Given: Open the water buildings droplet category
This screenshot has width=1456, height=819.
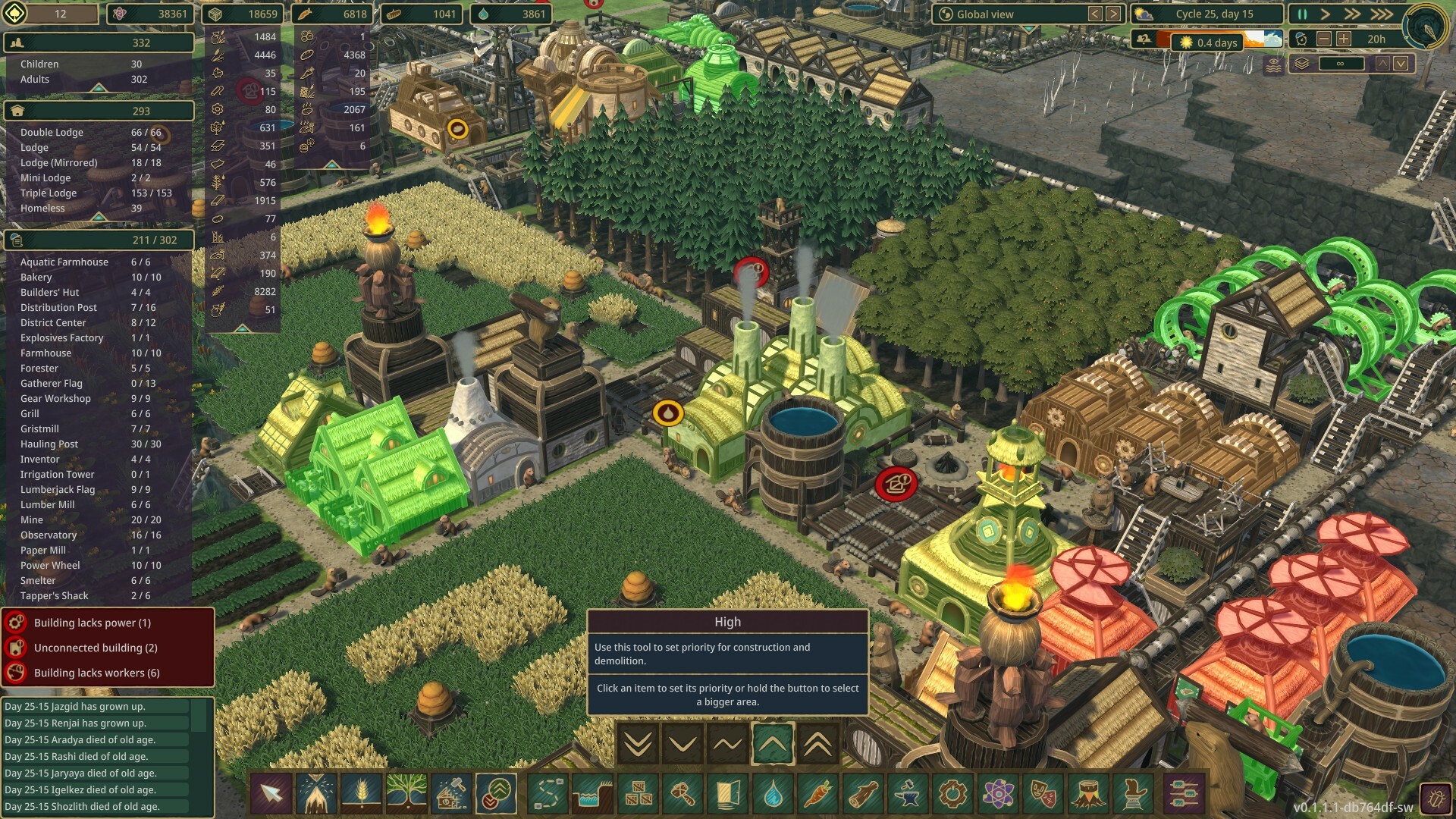Looking at the screenshot, I should pos(773,794).
